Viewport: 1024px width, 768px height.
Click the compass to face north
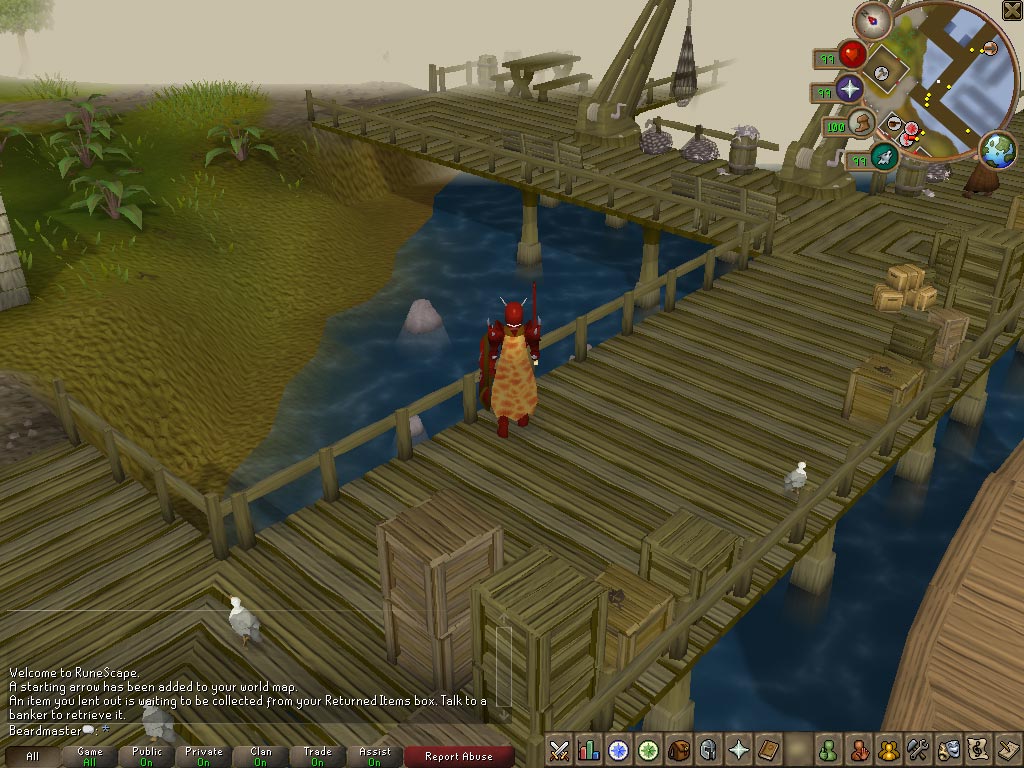[x=872, y=19]
